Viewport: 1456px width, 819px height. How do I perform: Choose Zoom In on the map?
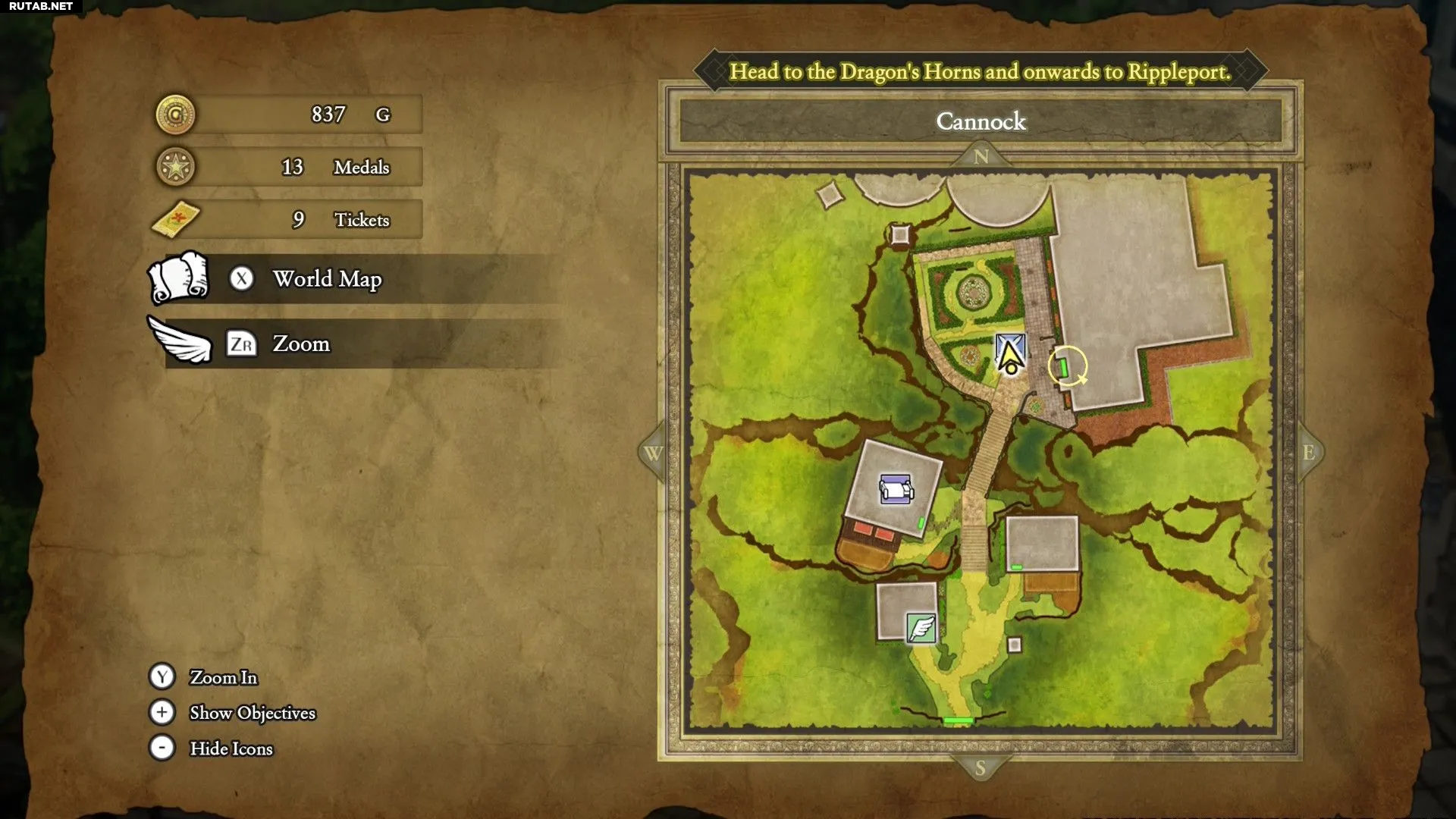[223, 677]
